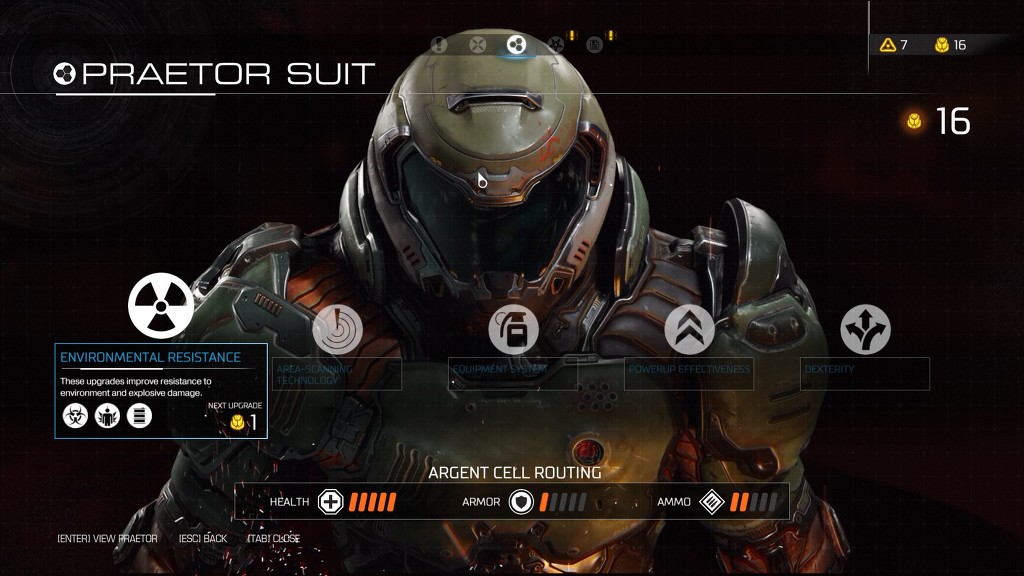Image resolution: width=1024 pixels, height=576 pixels.
Task: Switch to the pentagram tab
Action: pos(556,44)
